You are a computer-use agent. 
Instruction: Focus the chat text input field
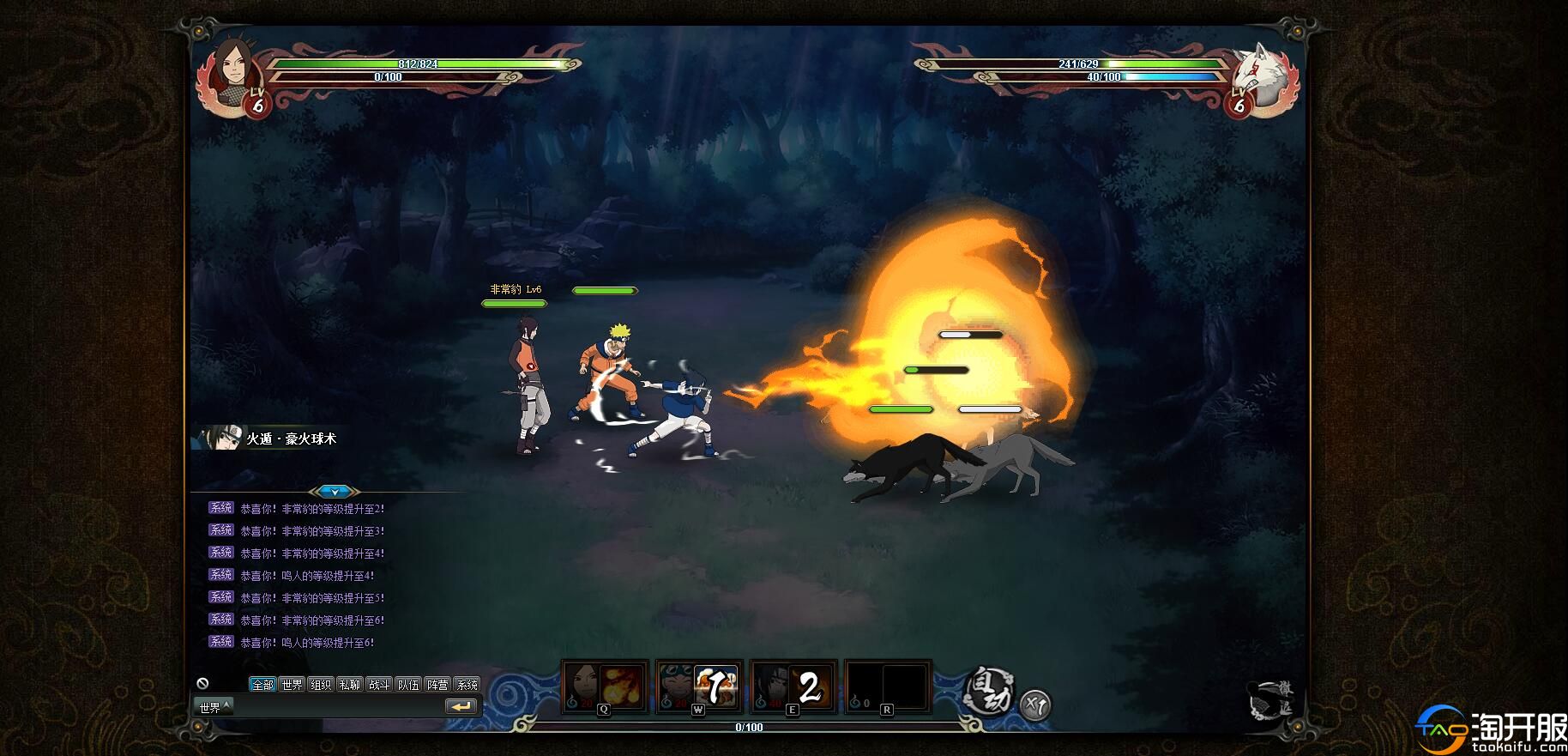335,707
